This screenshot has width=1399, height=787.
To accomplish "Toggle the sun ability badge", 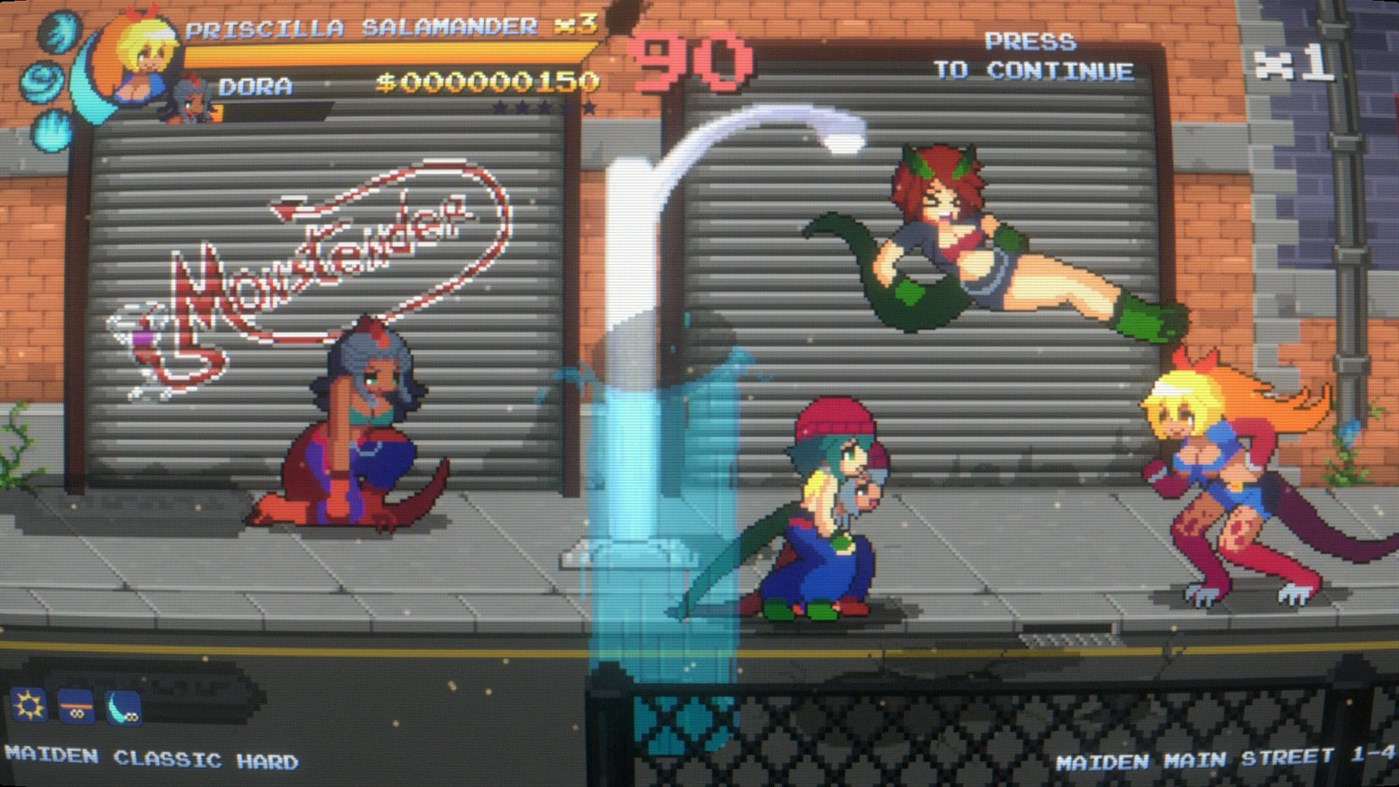I will click(28, 705).
